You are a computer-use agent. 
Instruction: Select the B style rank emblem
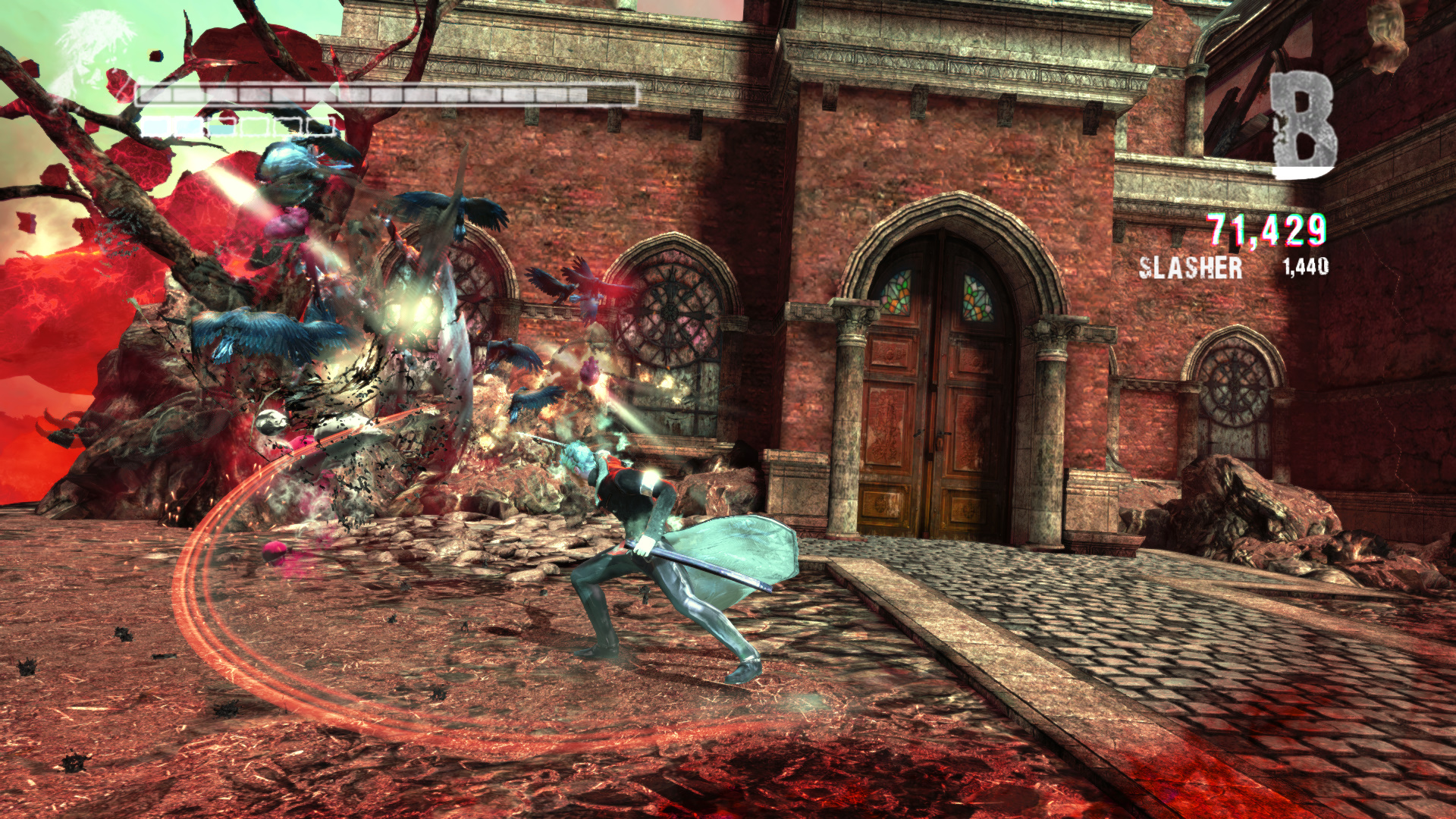coord(1303,125)
